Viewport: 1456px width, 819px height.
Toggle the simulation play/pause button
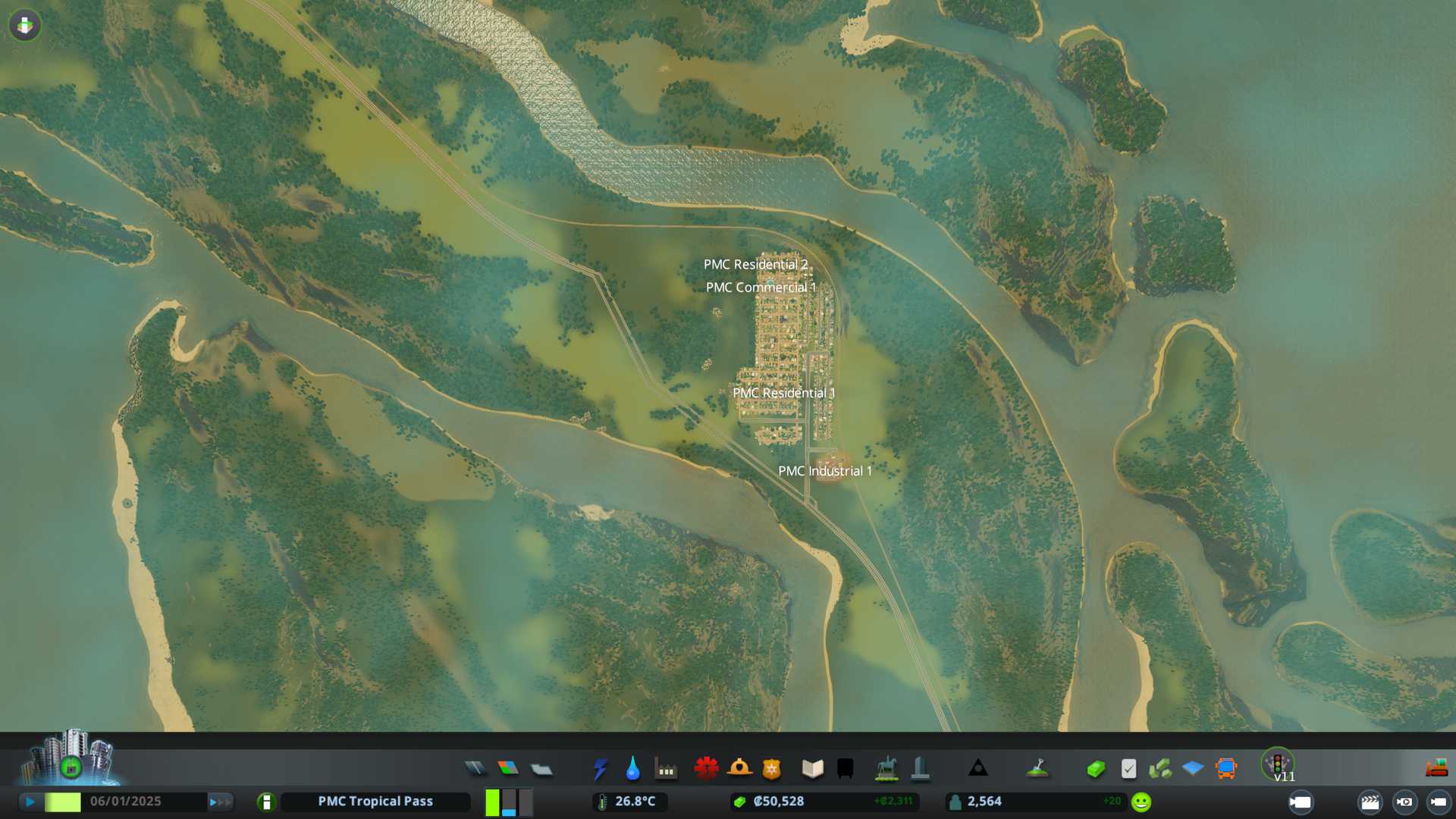pyautogui.click(x=30, y=802)
